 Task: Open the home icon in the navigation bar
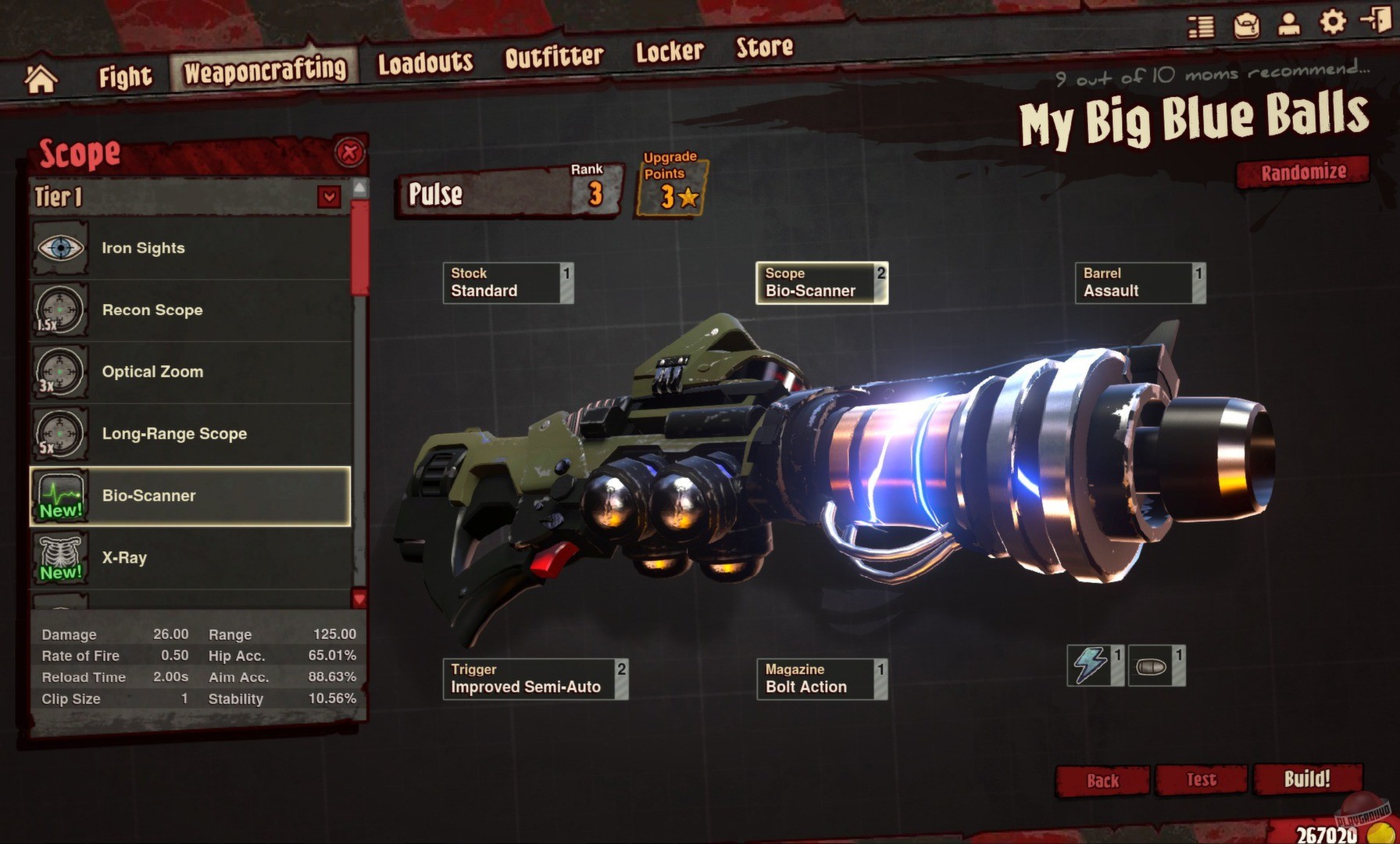tap(40, 76)
